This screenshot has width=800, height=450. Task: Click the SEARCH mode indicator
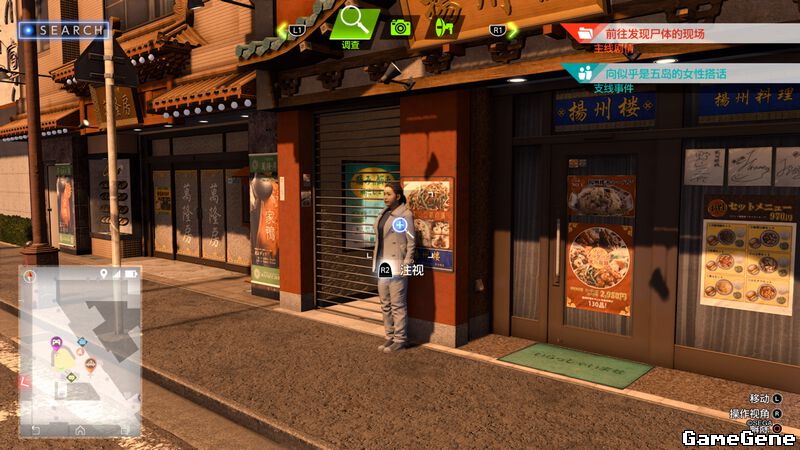coord(64,30)
